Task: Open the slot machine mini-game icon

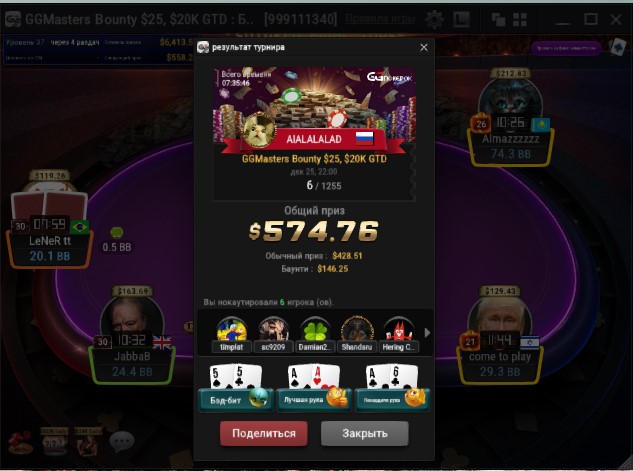Action: pyautogui.click(x=52, y=440)
